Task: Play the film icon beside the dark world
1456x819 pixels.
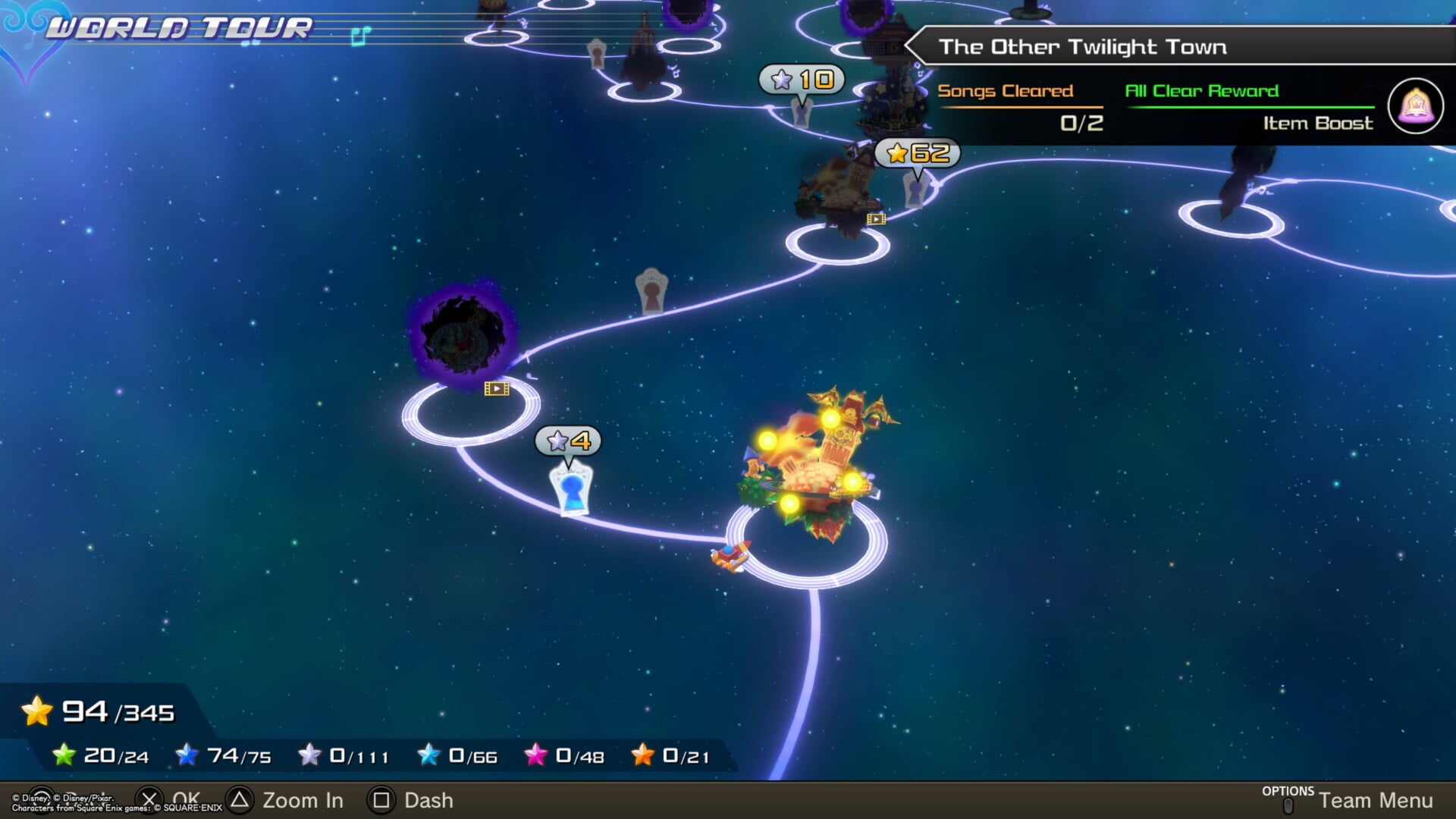Action: tap(497, 389)
